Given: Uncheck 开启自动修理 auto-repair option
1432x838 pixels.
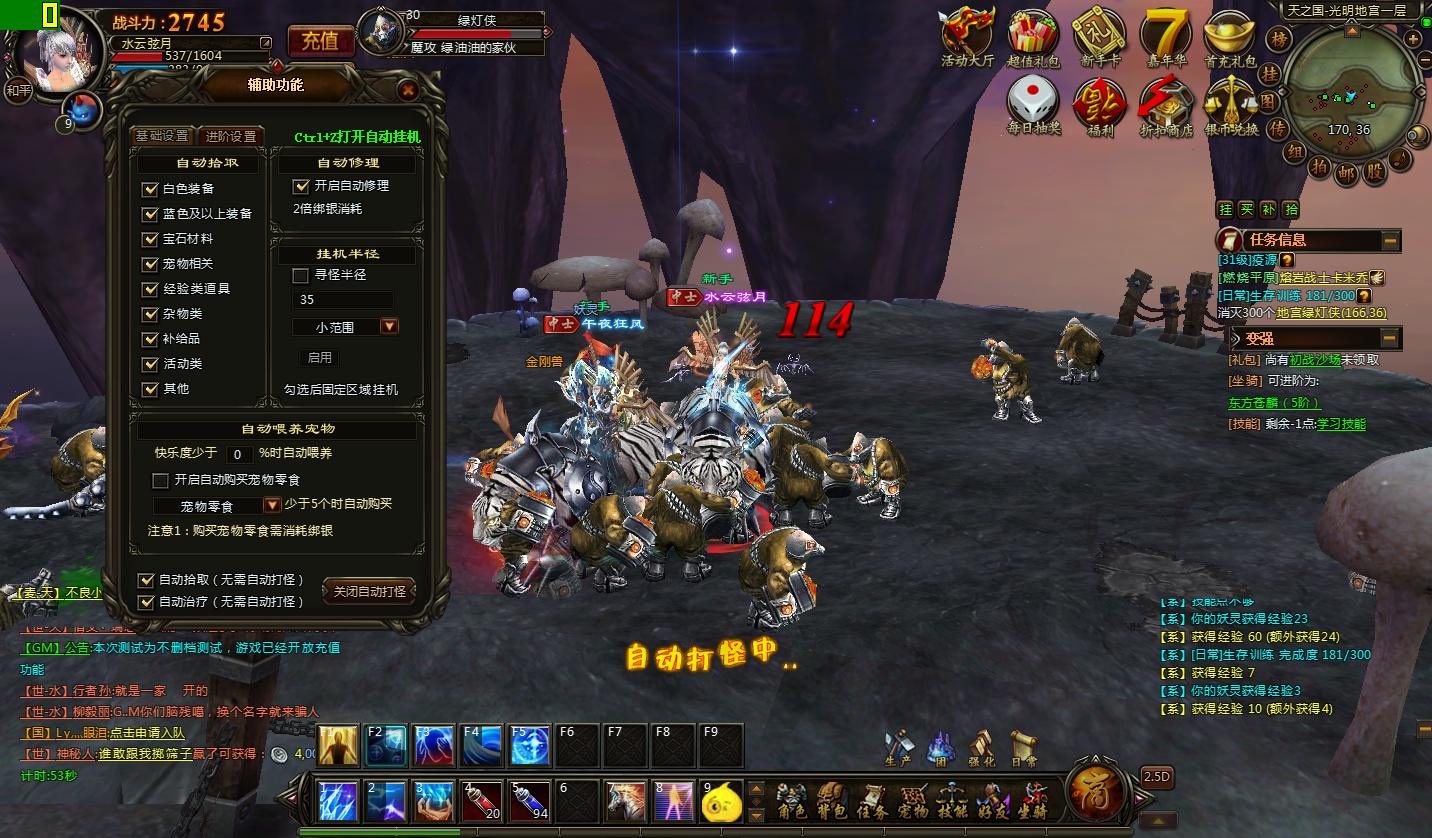Looking at the screenshot, I should click(301, 186).
